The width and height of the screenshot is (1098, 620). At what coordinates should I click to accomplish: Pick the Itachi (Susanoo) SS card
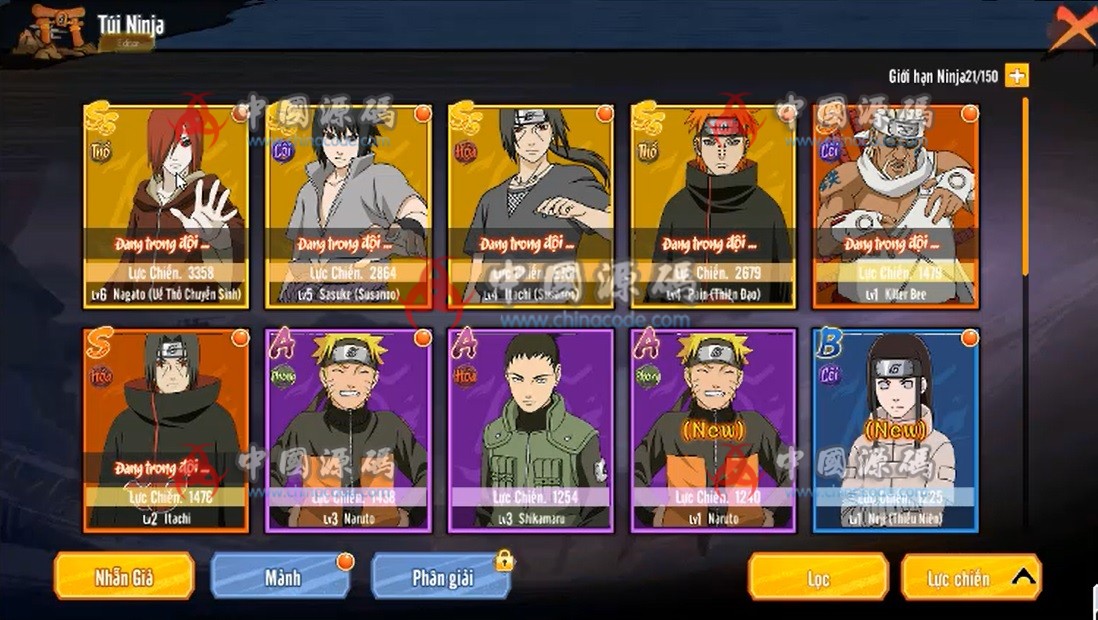click(x=531, y=205)
